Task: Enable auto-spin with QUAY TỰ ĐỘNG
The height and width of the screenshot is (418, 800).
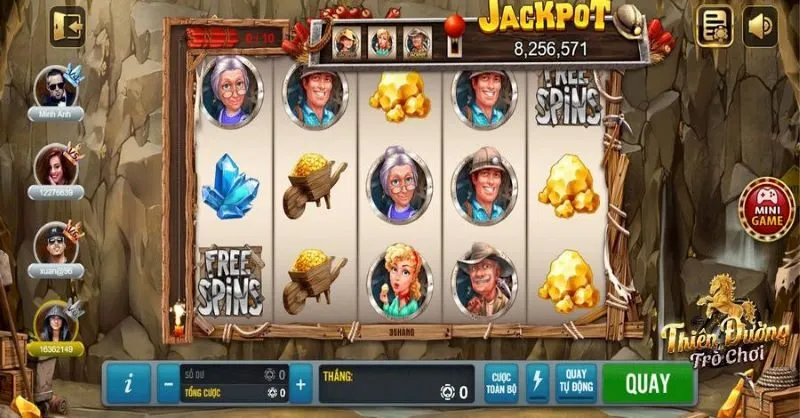Action: pos(575,383)
